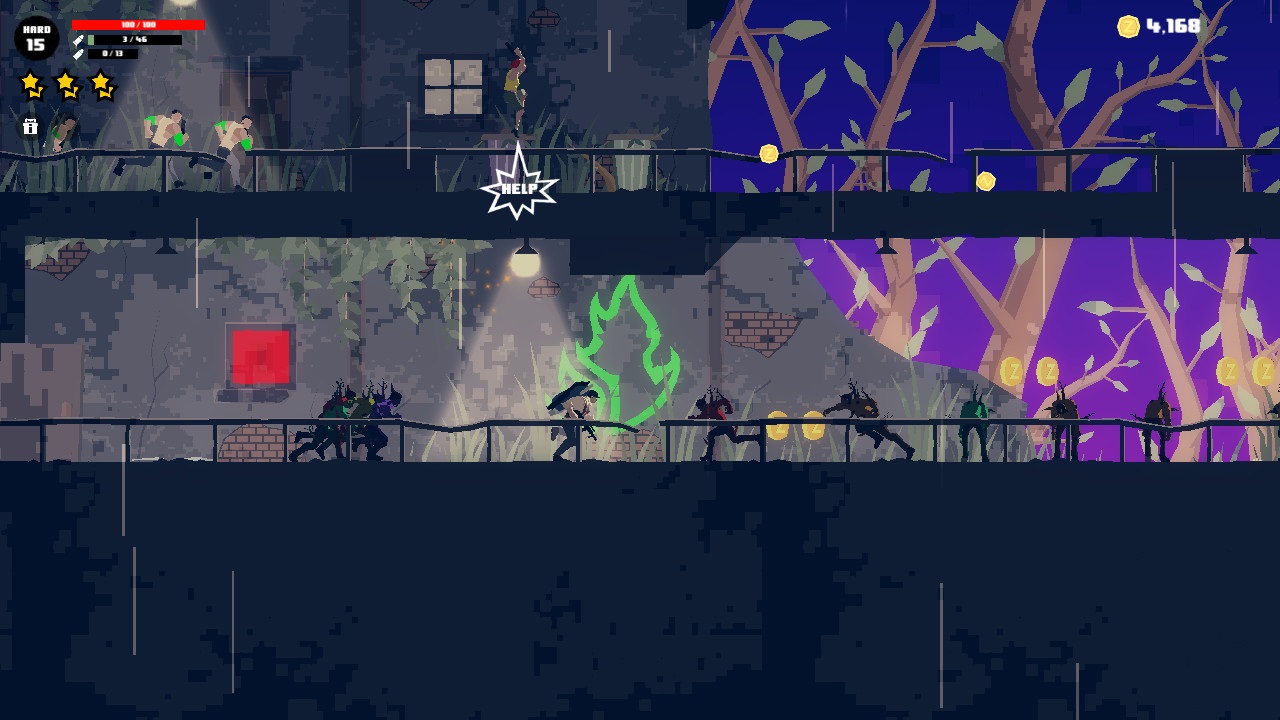The image size is (1280, 720).
Task: Click the 3/46 ammo count field
Action: pos(135,40)
